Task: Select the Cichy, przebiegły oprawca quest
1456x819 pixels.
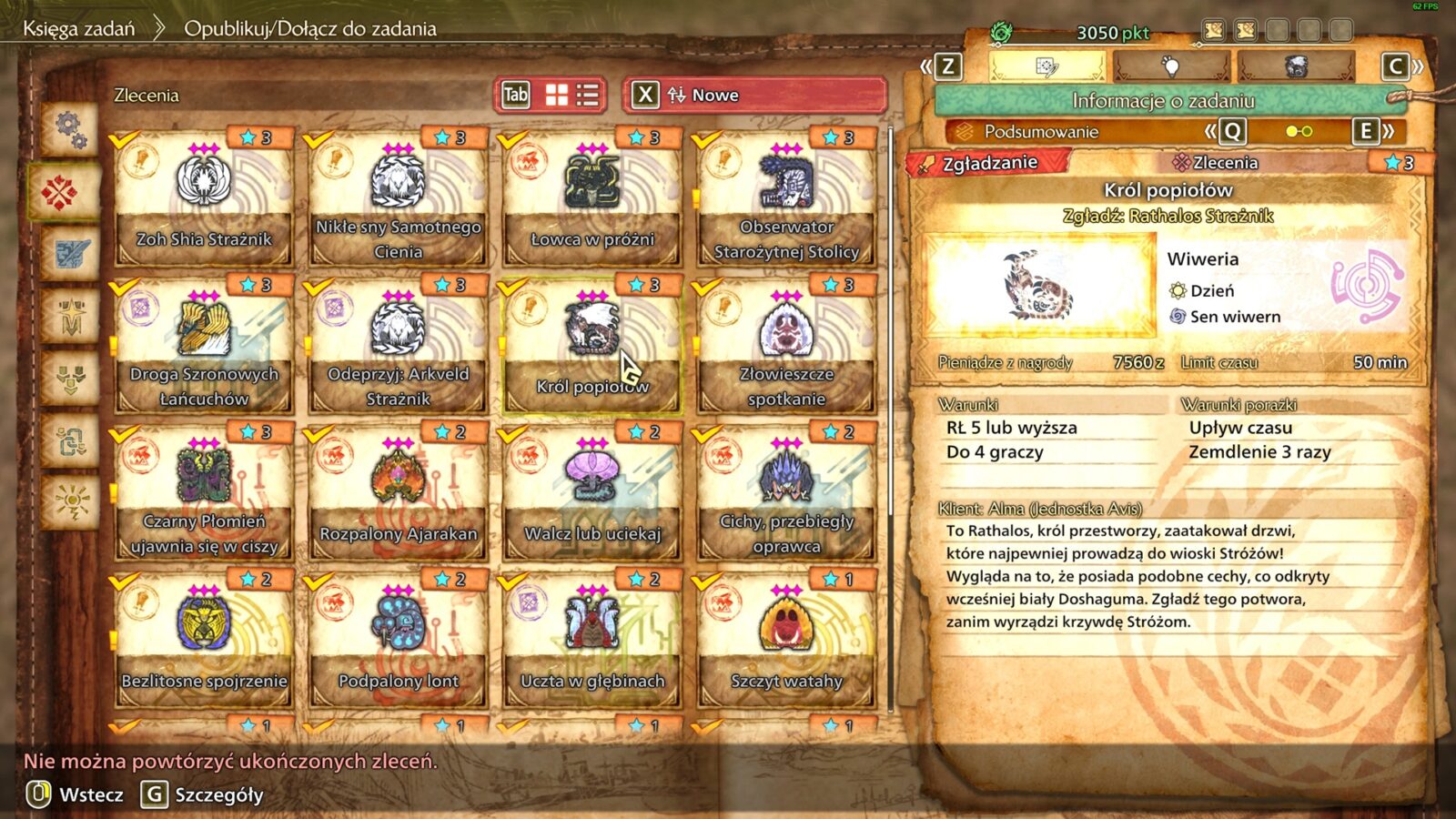Action: (786, 495)
